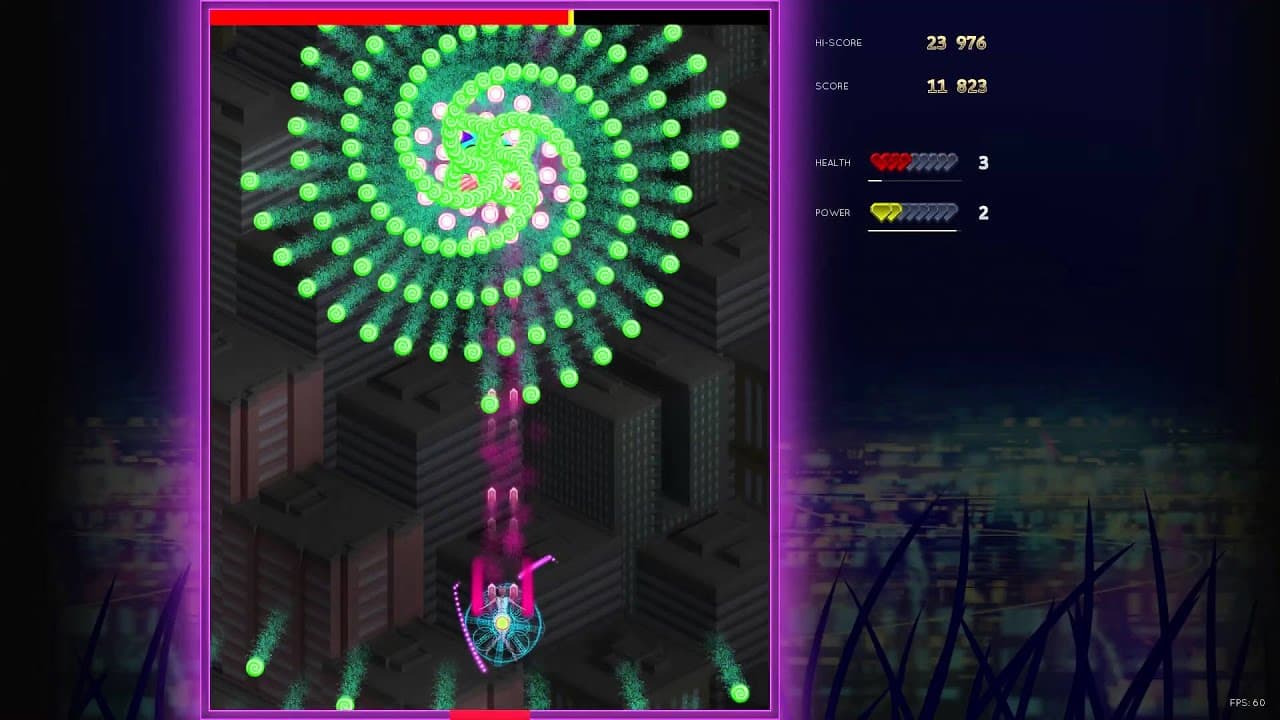Click the last gray heart in the health row
Viewport: 1280px width, 720px height.
click(x=952, y=161)
